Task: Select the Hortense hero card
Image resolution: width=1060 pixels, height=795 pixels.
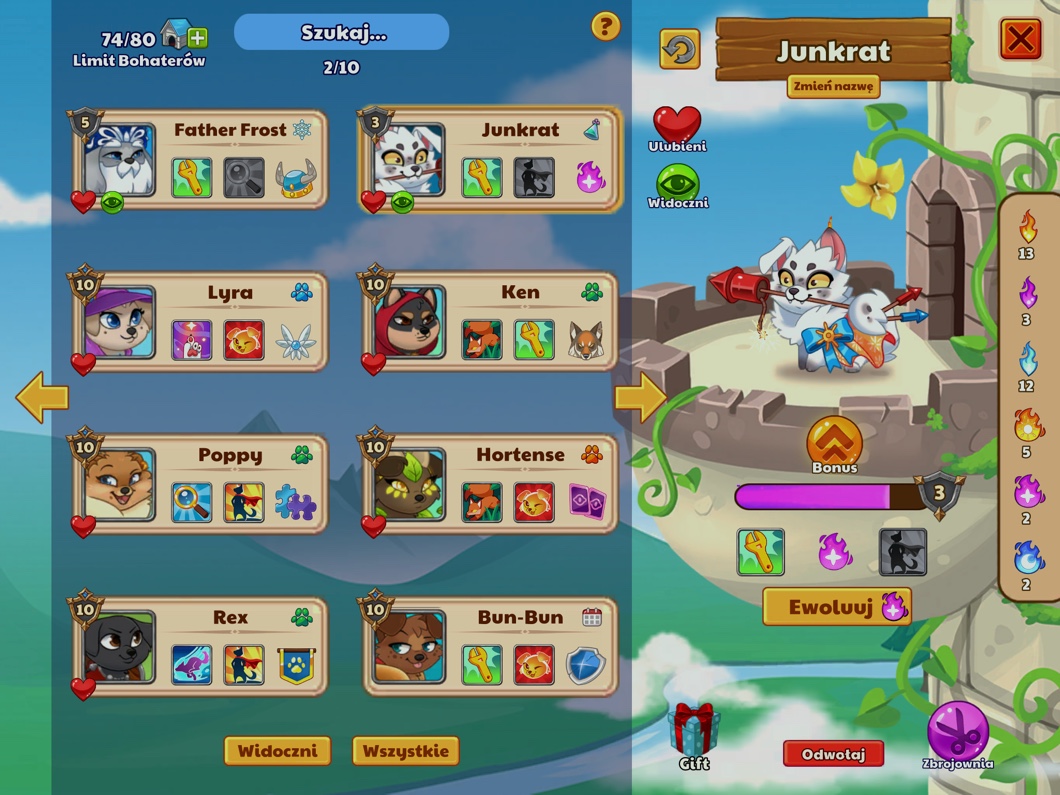Action: click(x=491, y=485)
